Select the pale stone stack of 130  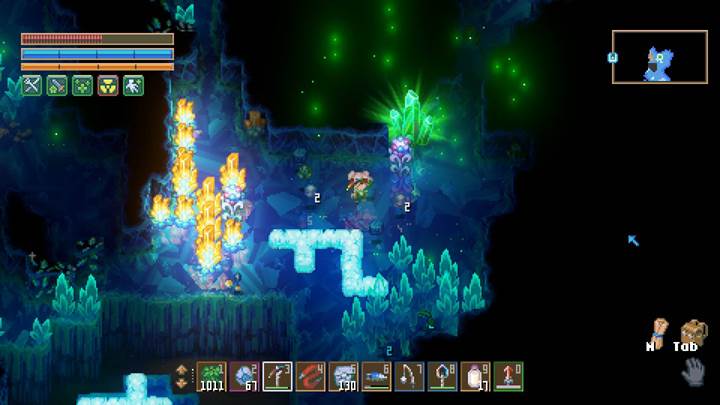point(344,376)
